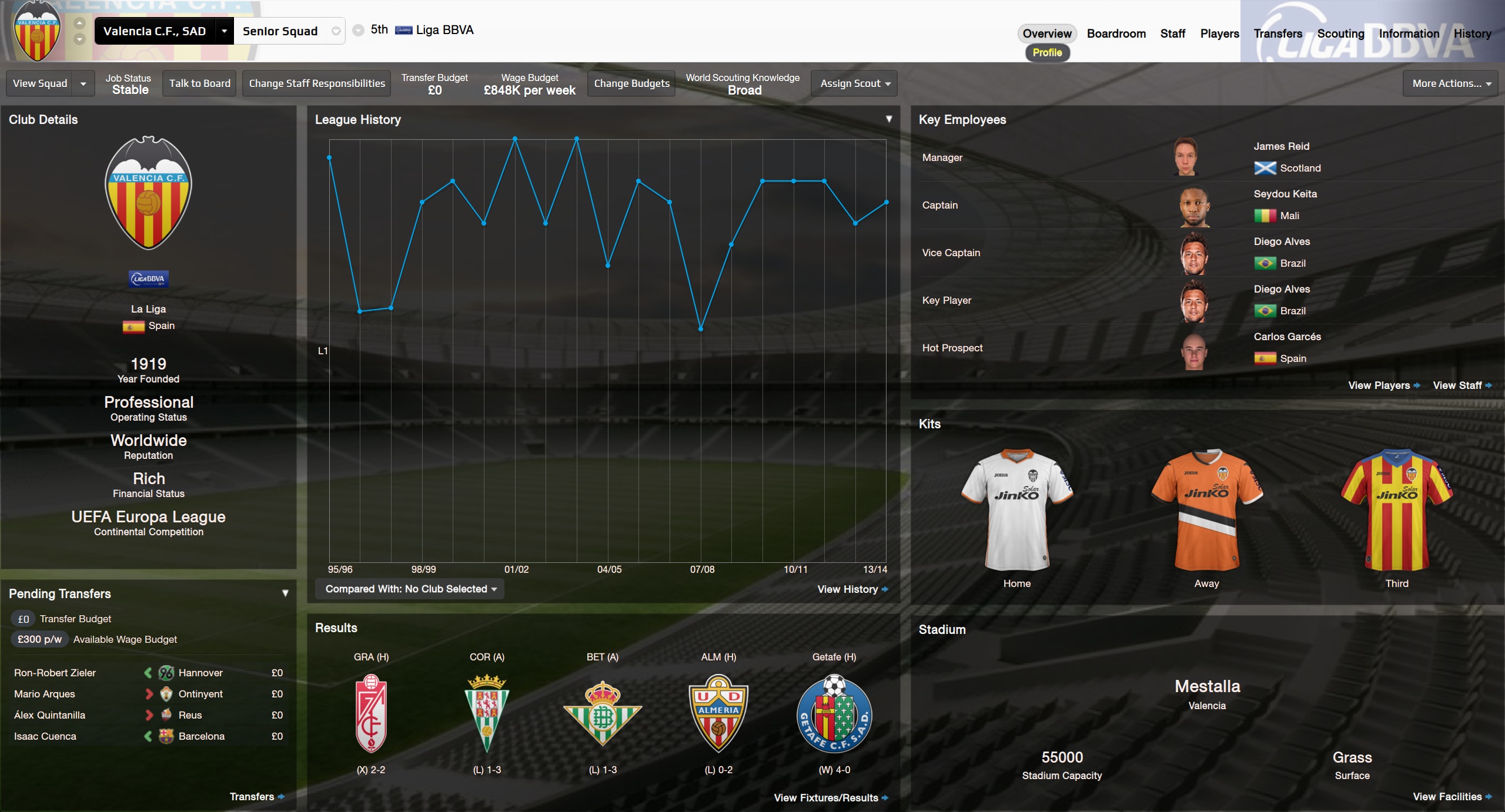
Task: Click the View Squad button
Action: (40, 83)
